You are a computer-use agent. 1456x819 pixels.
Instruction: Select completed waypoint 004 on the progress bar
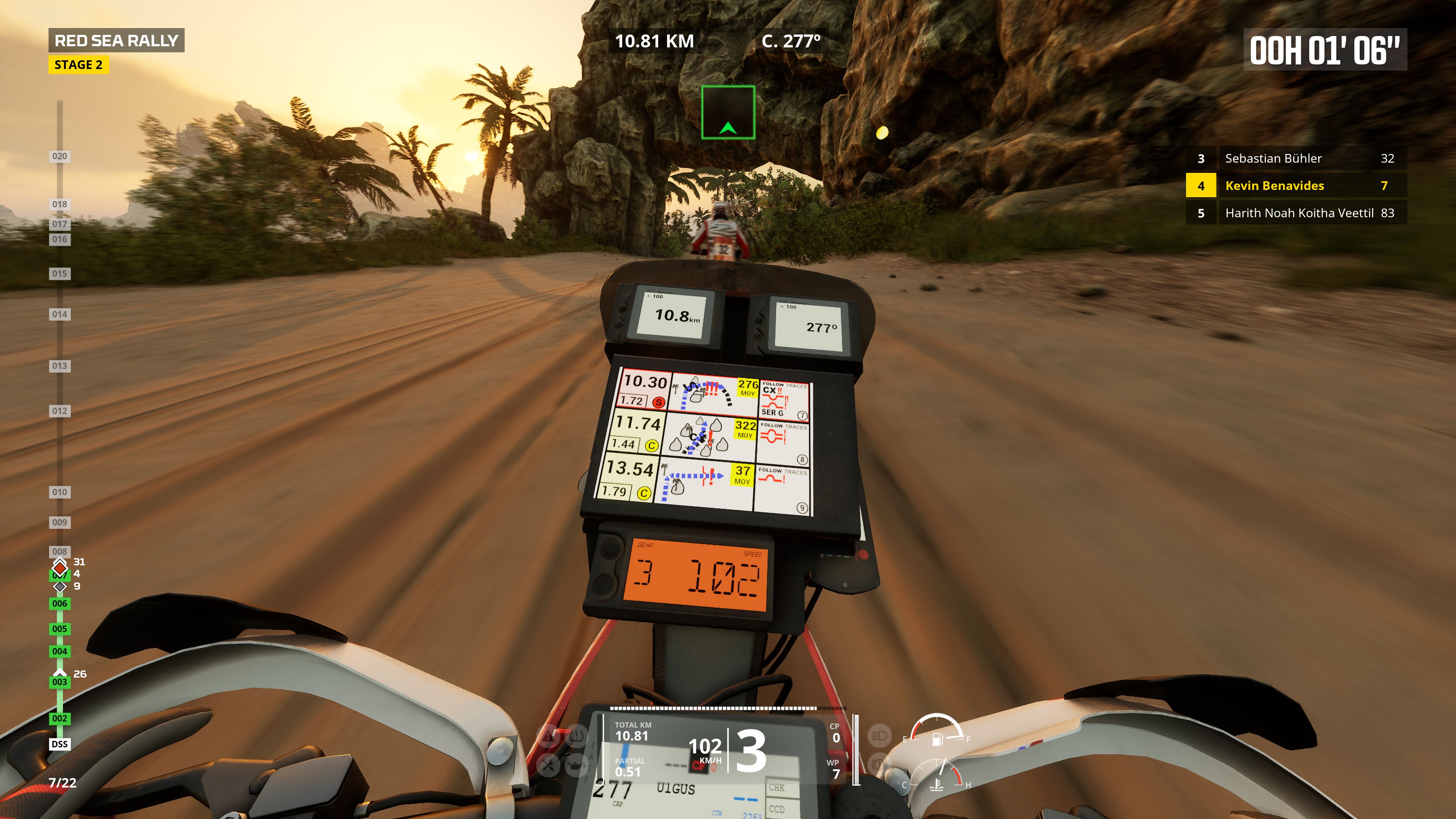point(60,651)
